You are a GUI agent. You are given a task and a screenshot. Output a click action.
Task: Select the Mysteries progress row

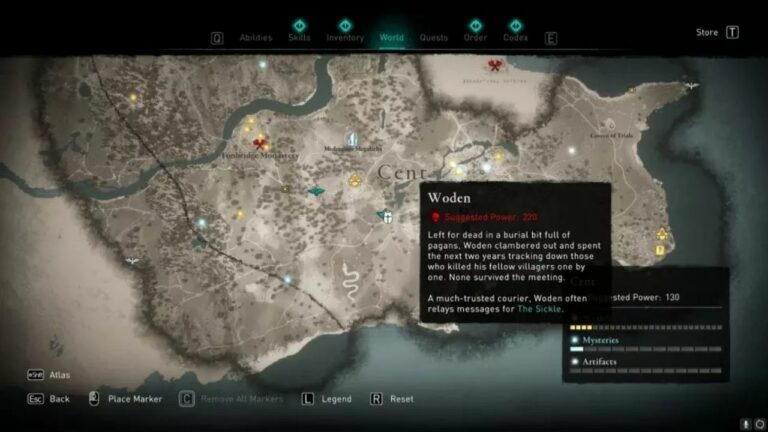[x=645, y=343]
